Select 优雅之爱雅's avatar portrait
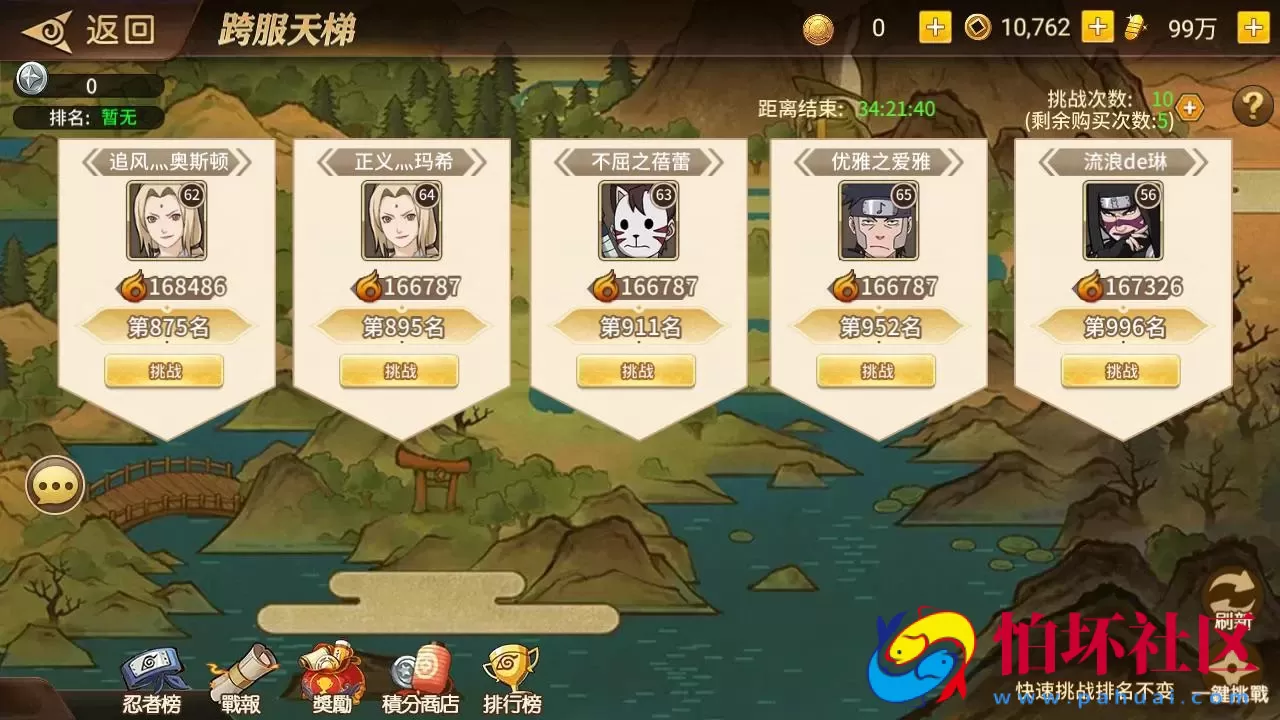 point(880,222)
